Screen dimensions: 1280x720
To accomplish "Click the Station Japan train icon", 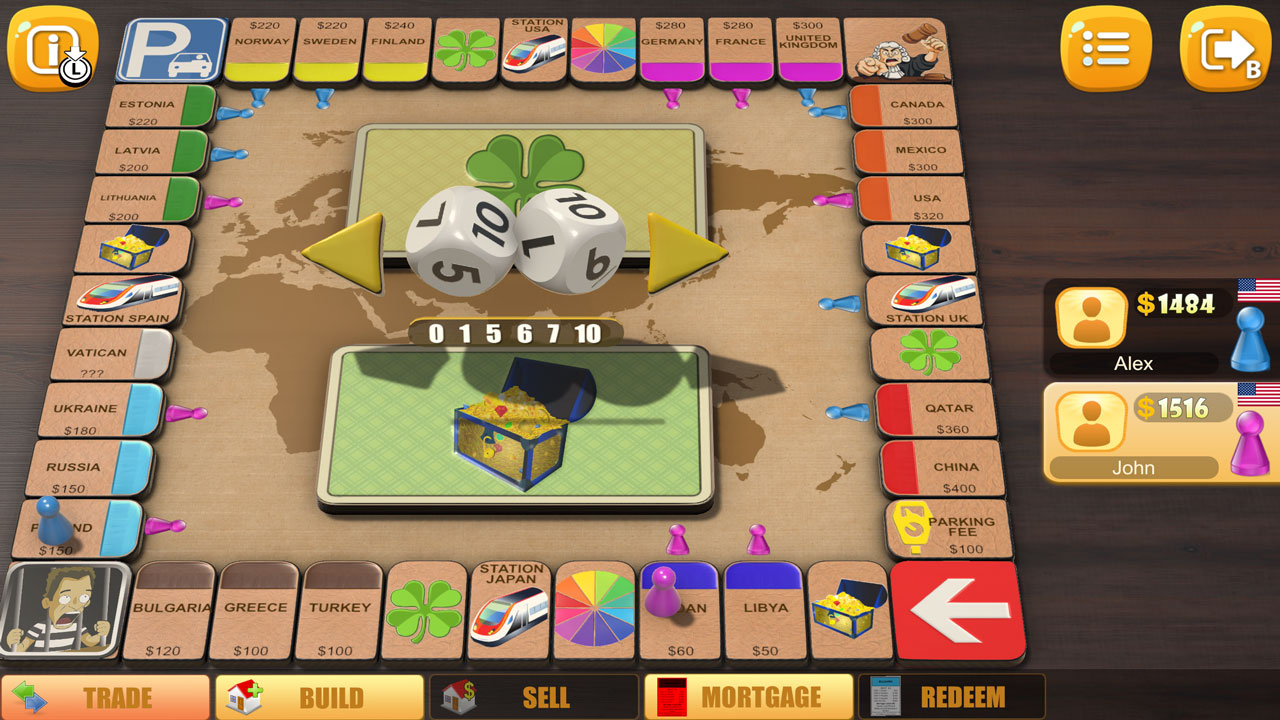I will coord(509,610).
